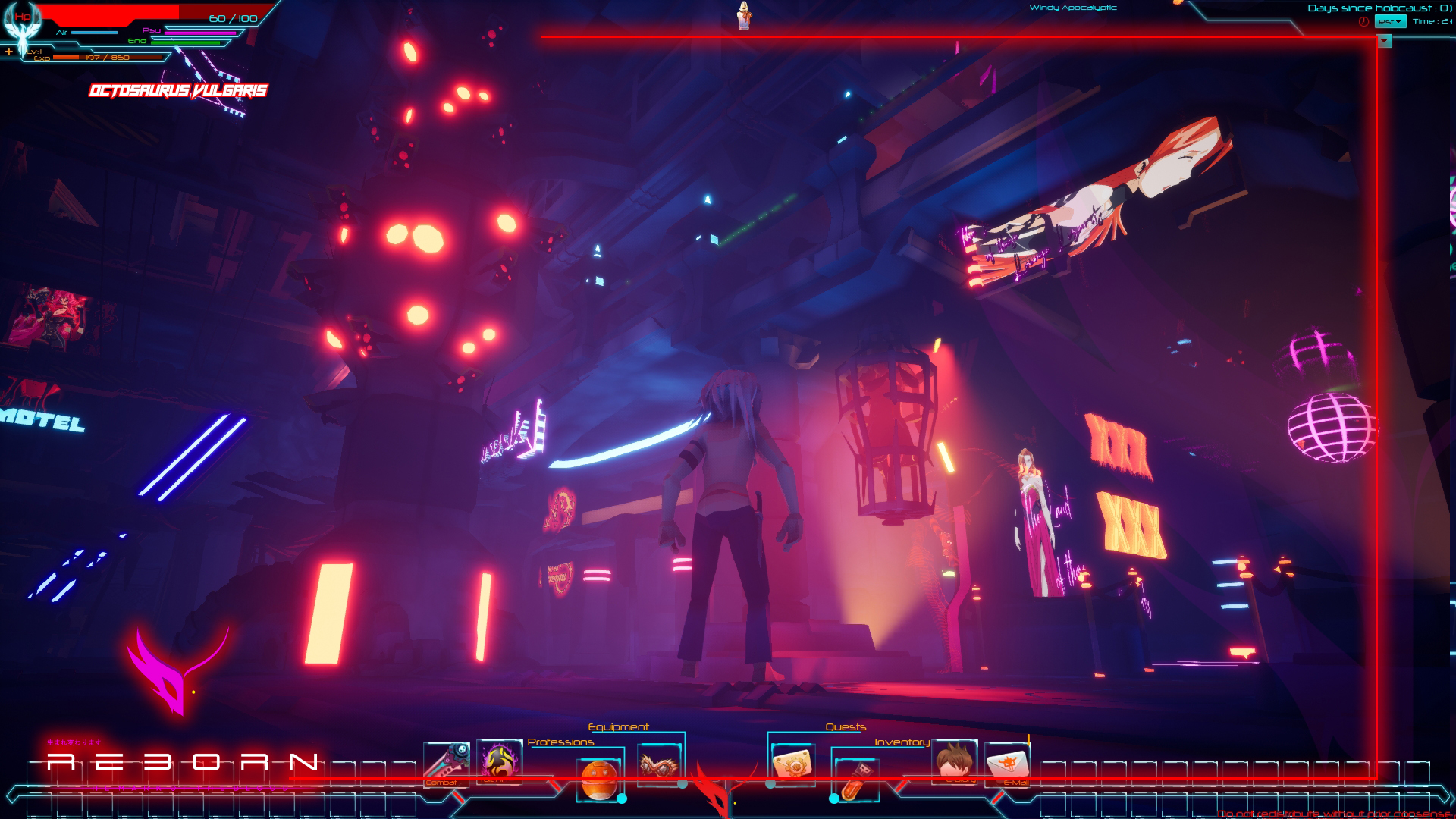Open the Rst dropdown
Image resolution: width=1456 pixels, height=819 pixels.
(x=1390, y=21)
